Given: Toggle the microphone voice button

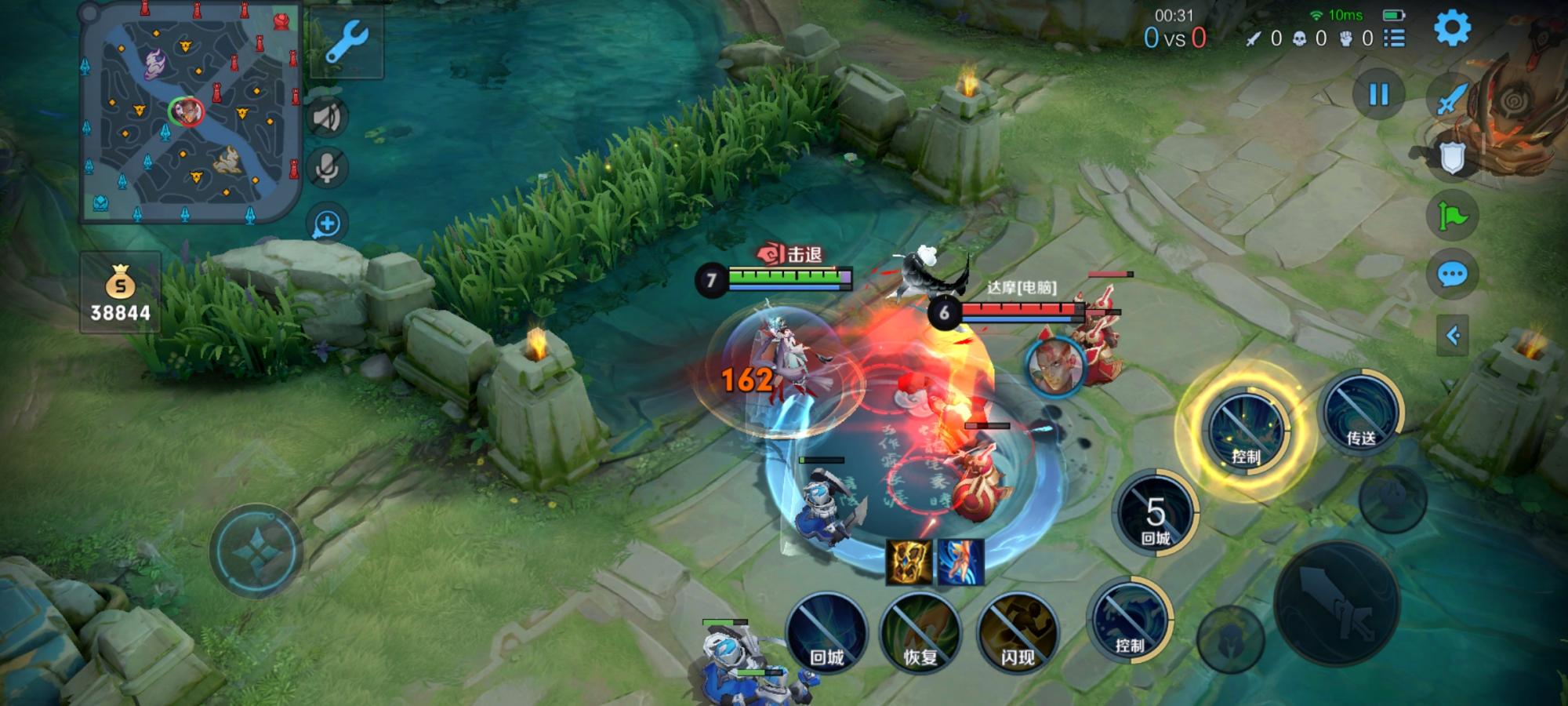Looking at the screenshot, I should (327, 167).
